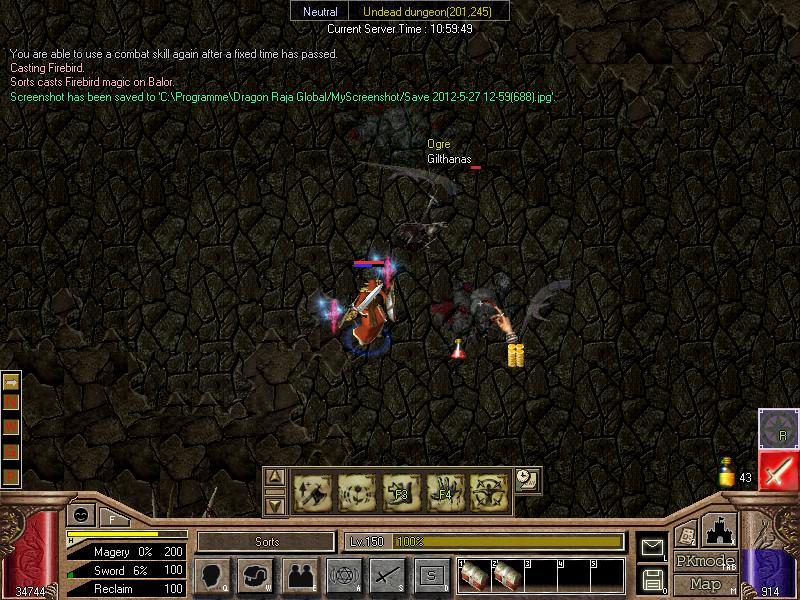Activate the F3 boot skill scroll
This screenshot has height=600, width=800.
pyautogui.click(x=401, y=491)
